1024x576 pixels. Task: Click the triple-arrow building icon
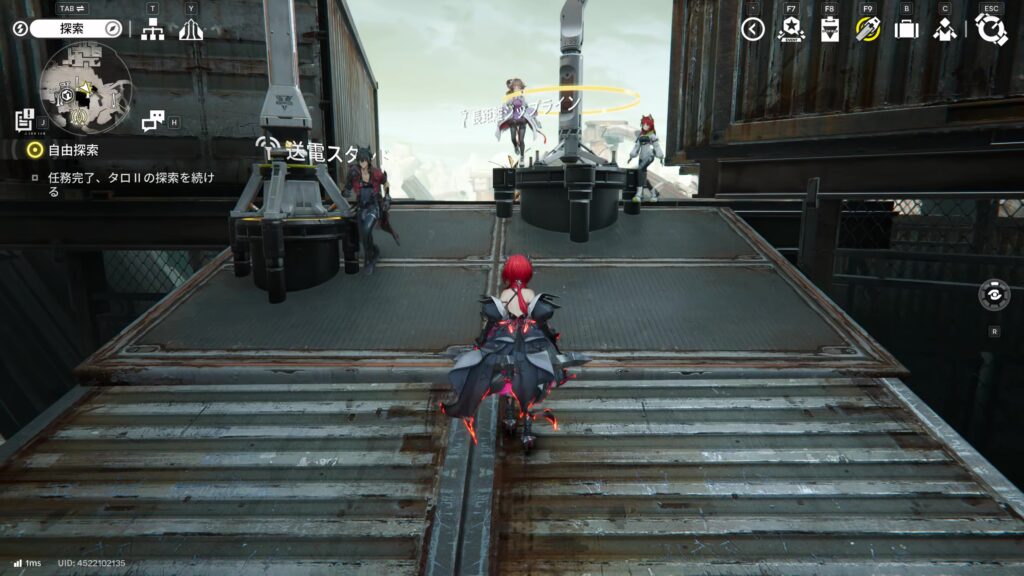pyautogui.click(x=190, y=30)
